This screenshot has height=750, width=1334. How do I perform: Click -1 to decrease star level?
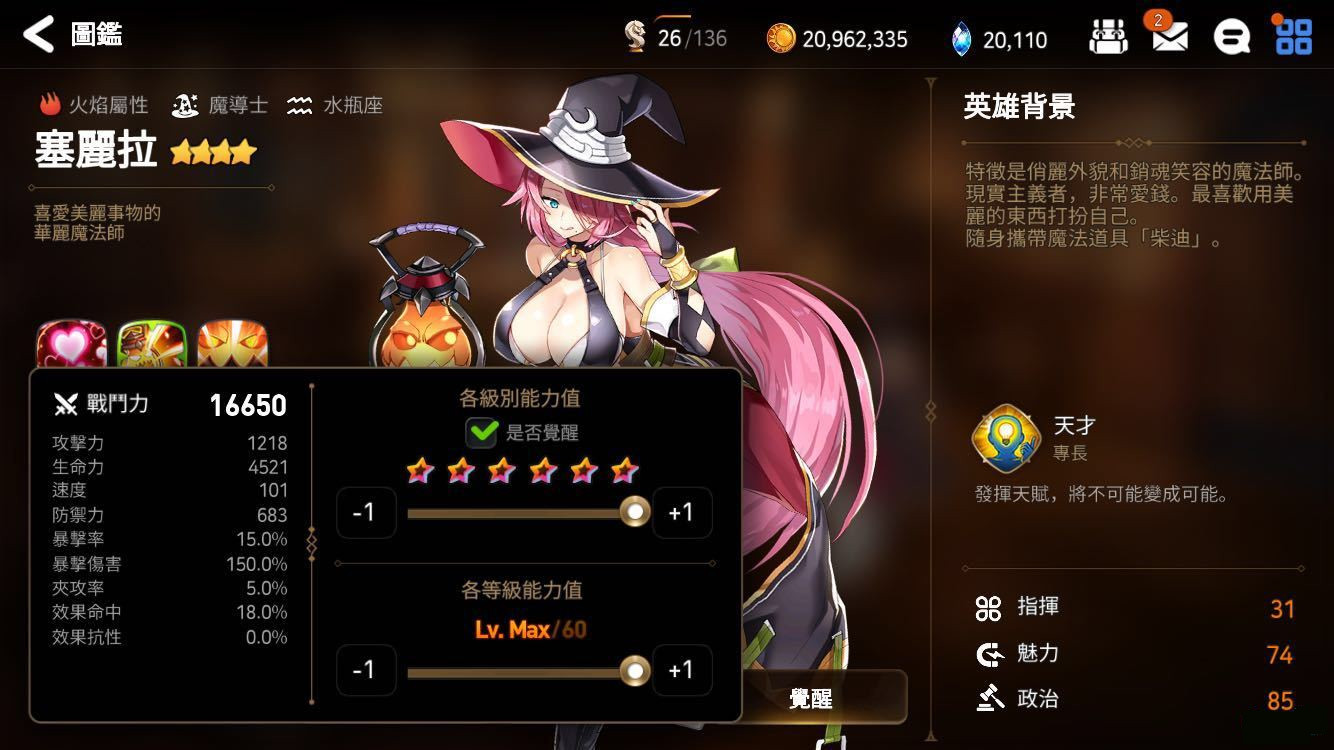[367, 512]
